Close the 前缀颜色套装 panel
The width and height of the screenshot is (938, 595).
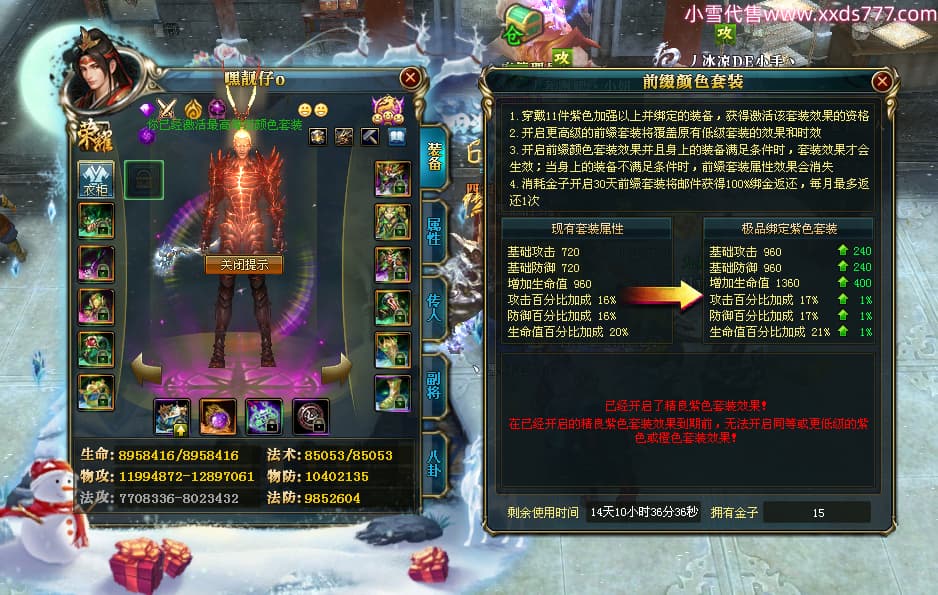(x=882, y=81)
